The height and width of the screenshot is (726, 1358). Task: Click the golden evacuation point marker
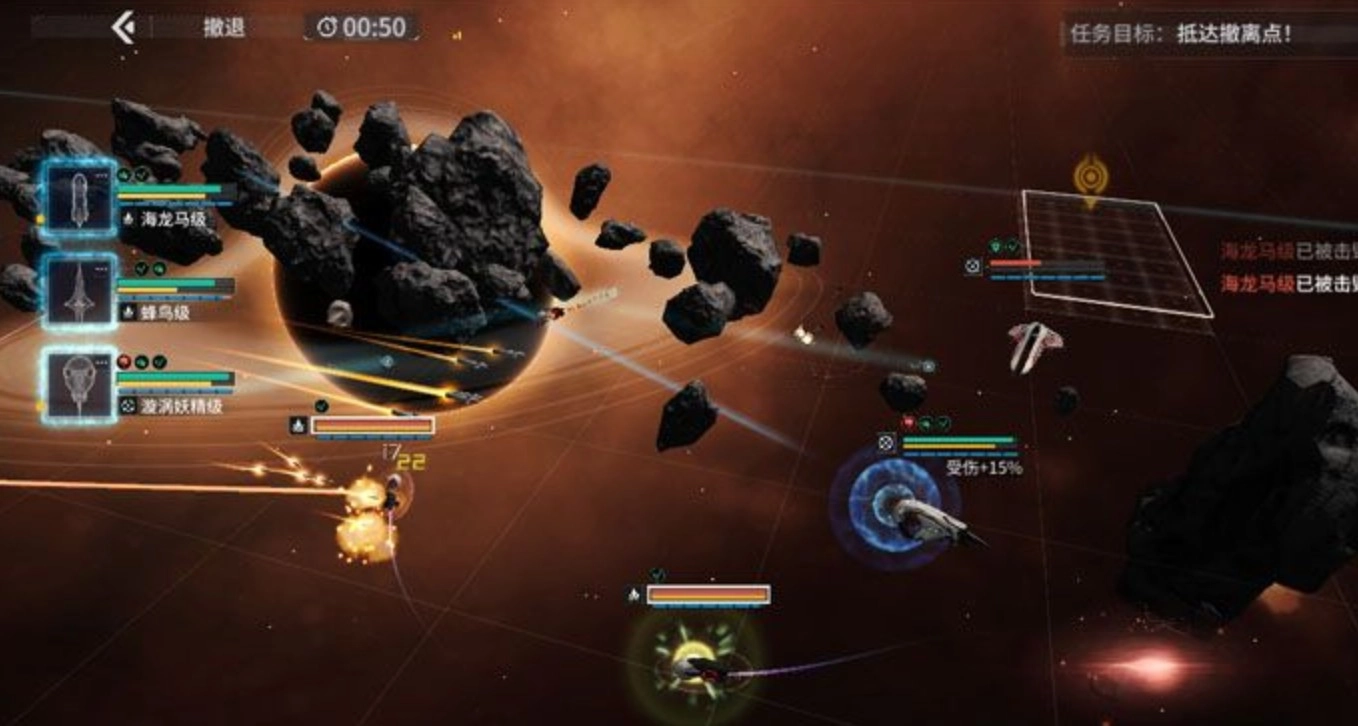[x=1089, y=178]
